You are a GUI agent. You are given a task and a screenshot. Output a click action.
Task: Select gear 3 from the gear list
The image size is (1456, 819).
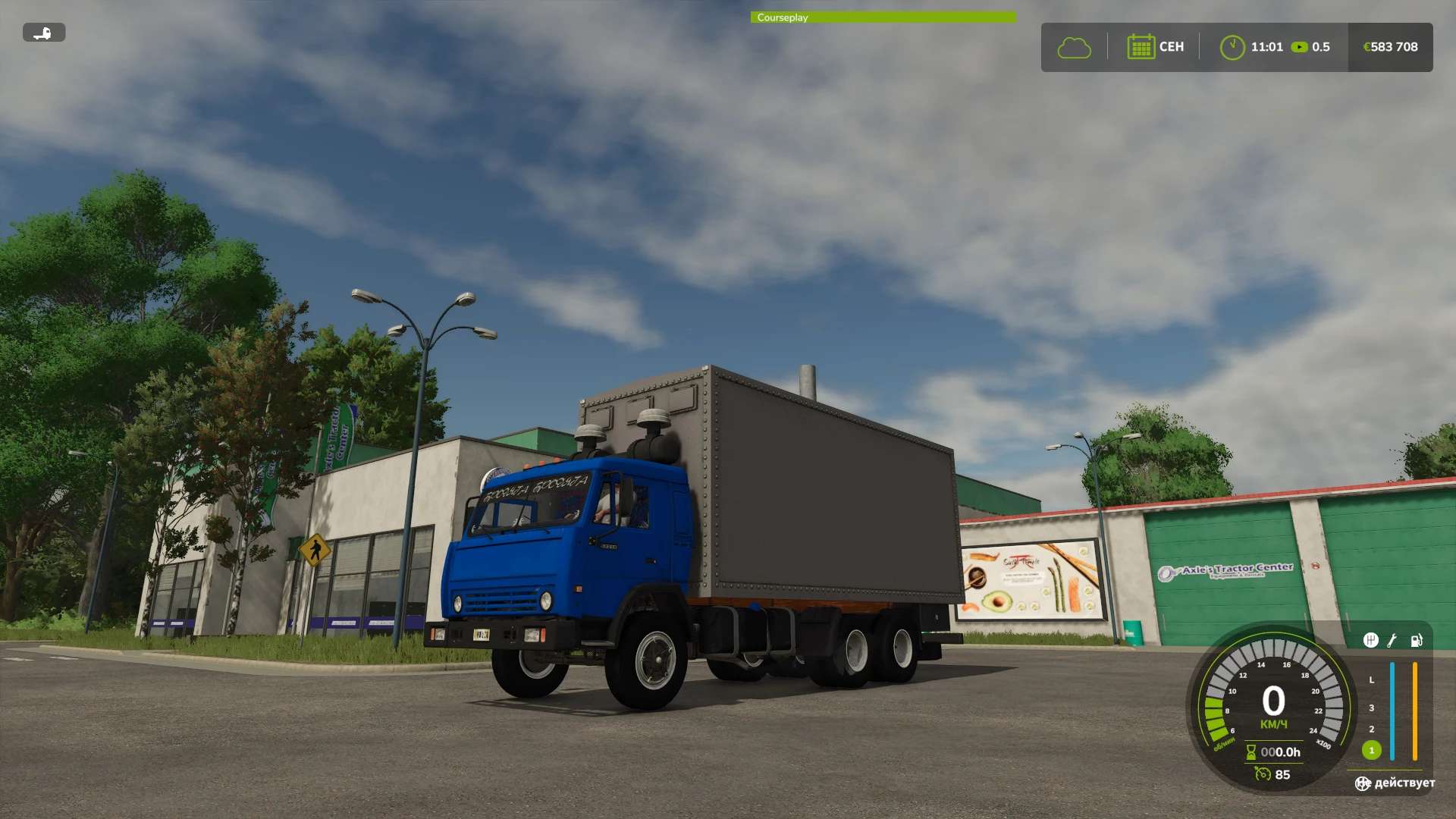1371,708
